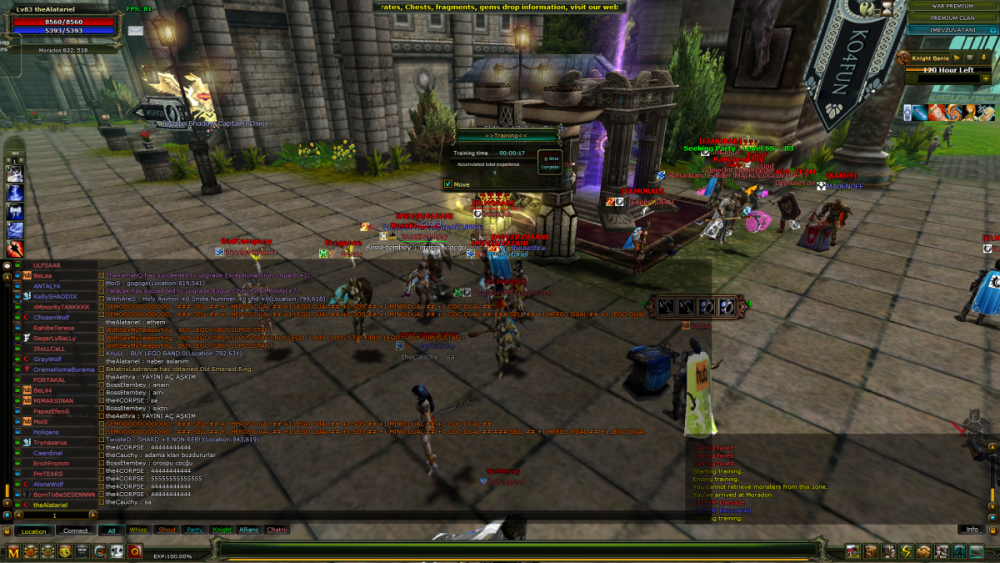Choose ChosenWolf from the player list

53,317
